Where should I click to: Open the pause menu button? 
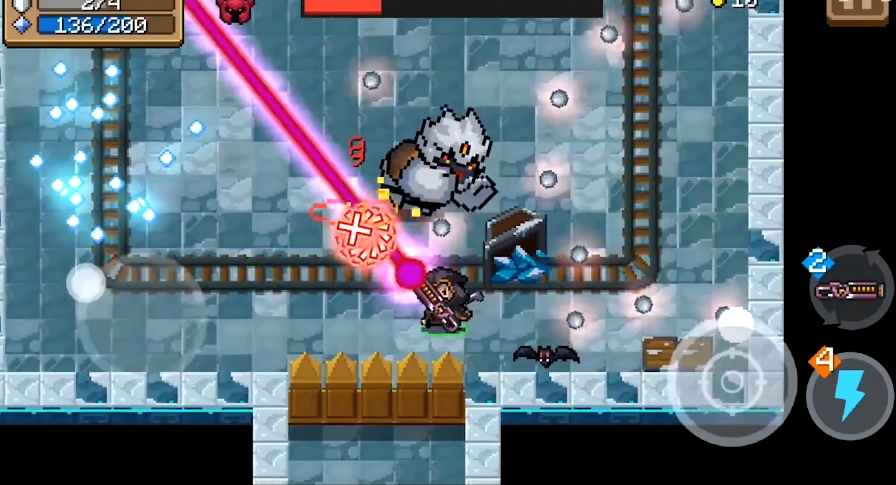click(x=858, y=10)
